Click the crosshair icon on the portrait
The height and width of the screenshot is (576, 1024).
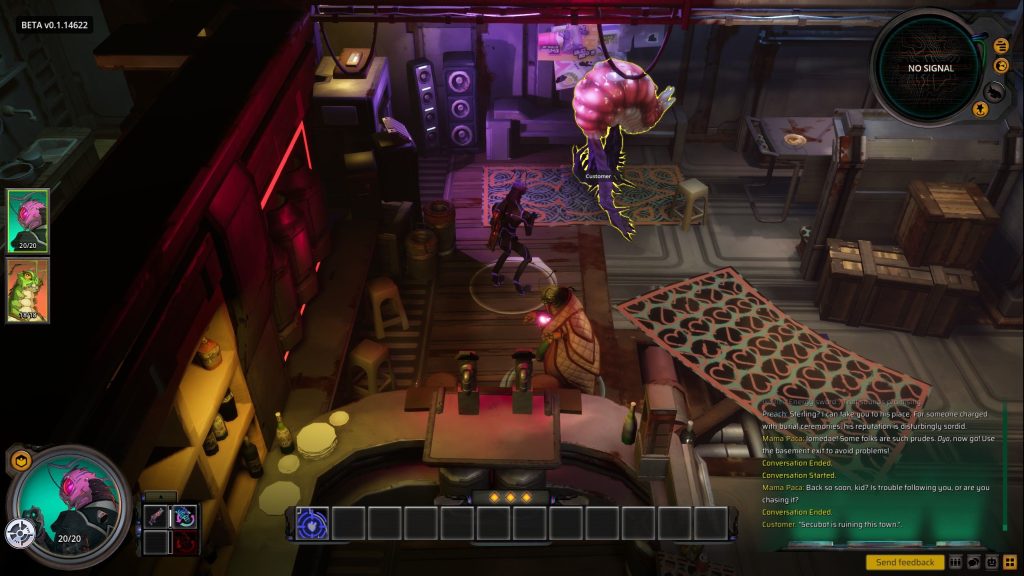20,533
